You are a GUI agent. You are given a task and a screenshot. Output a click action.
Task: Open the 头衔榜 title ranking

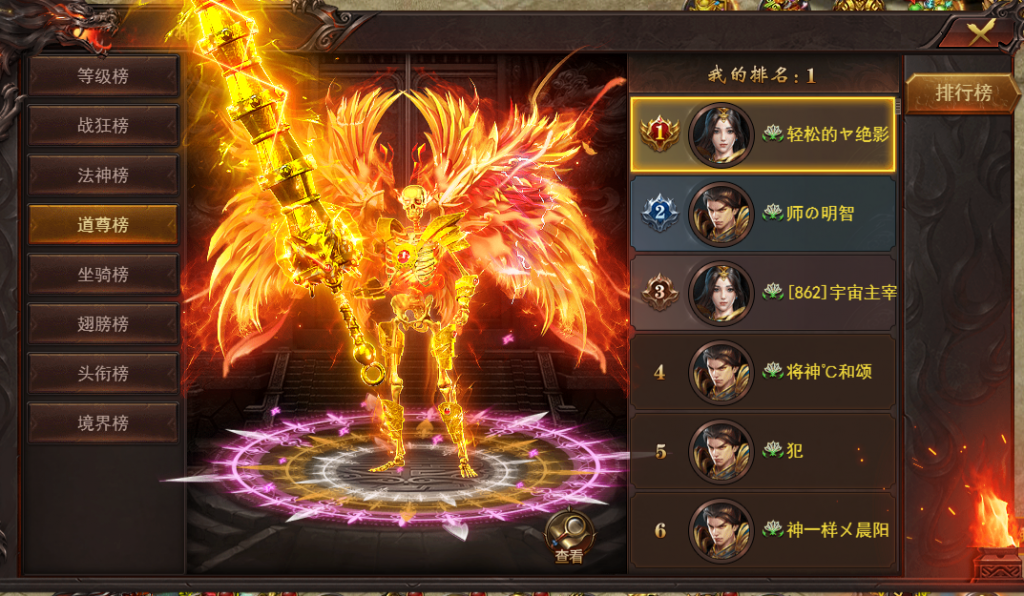pyautogui.click(x=103, y=373)
